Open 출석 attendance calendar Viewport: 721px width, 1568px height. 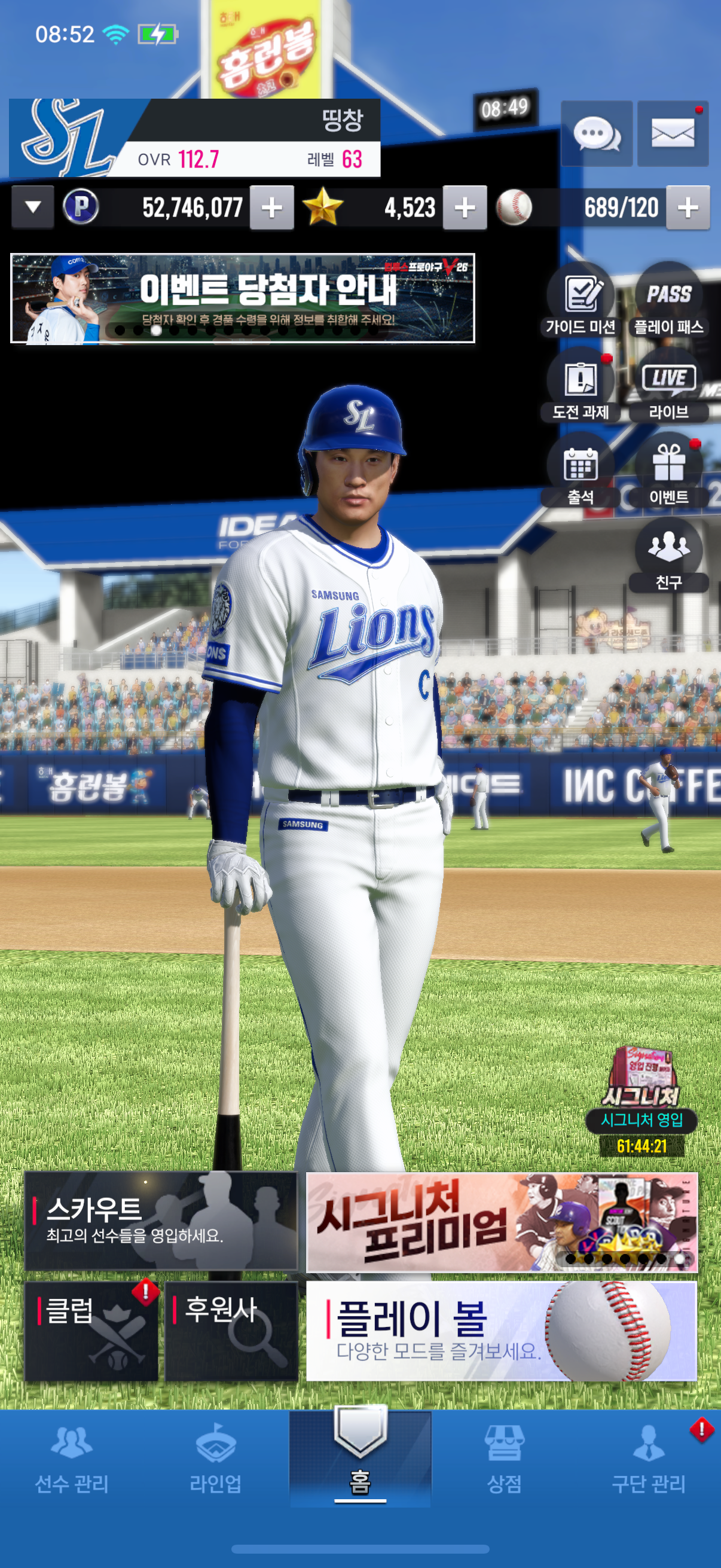(x=581, y=471)
